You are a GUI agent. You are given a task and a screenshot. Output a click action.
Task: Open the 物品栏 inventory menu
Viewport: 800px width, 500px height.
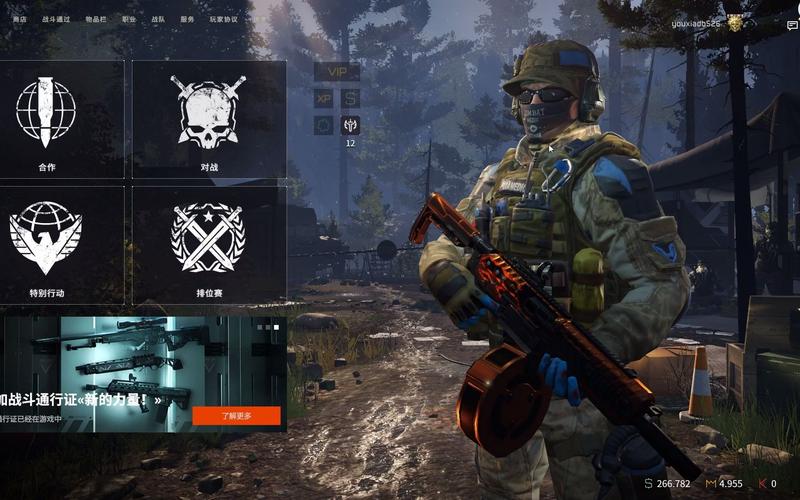tap(97, 19)
